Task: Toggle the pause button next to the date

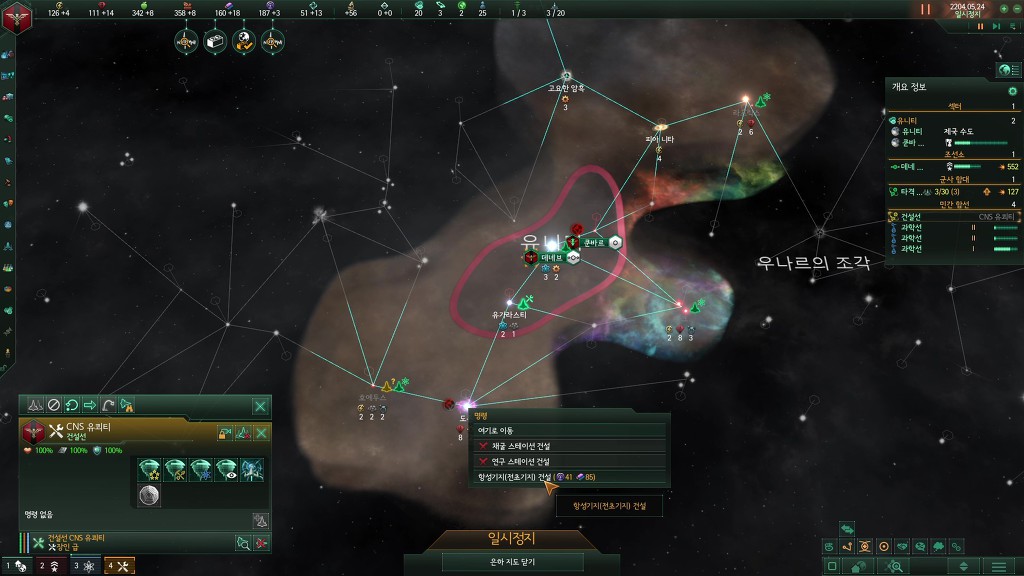Action: click(x=925, y=9)
